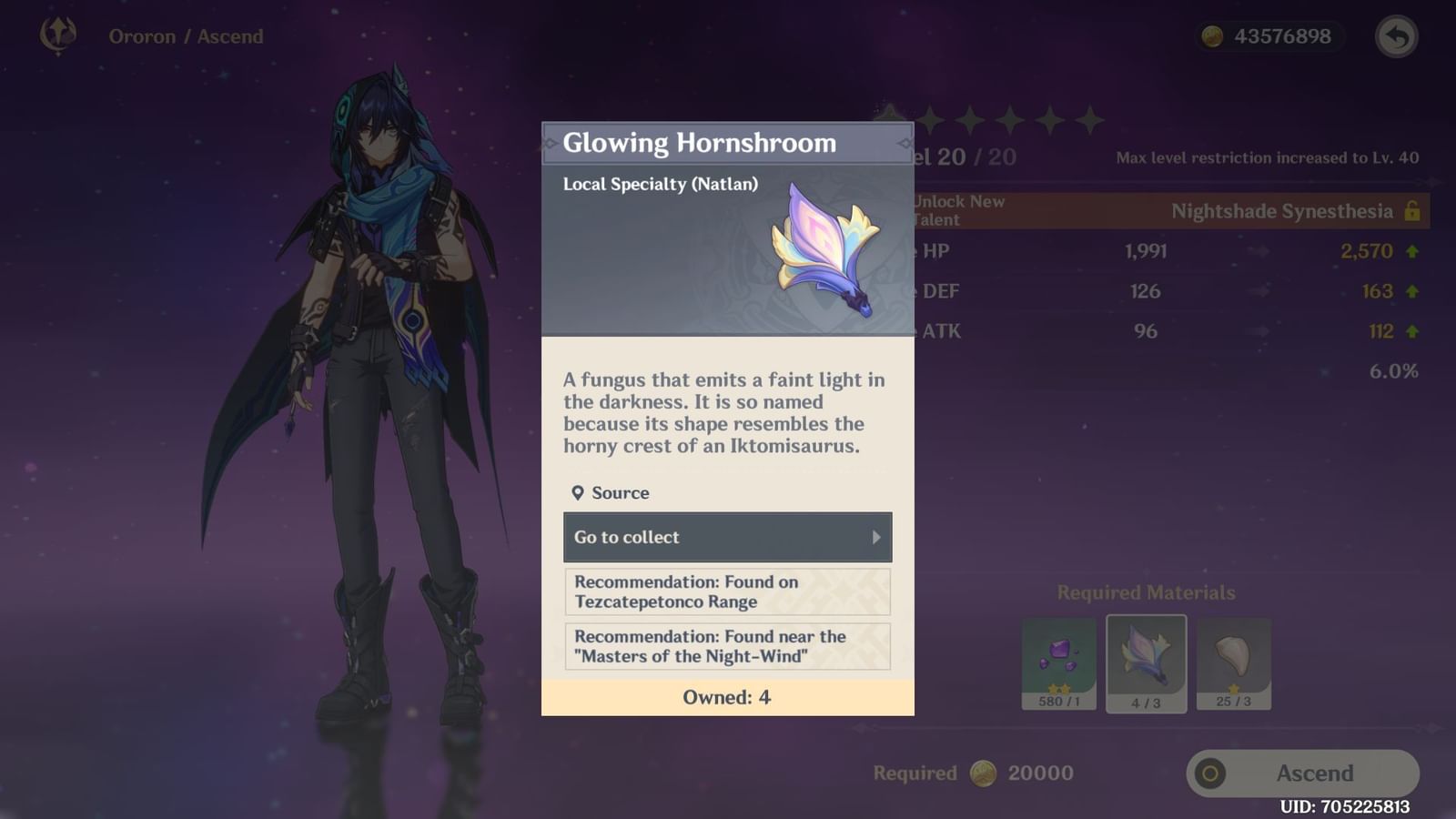Expand the Masters of the Night-Wind recommendation
The height and width of the screenshot is (819, 1456).
pos(727,646)
